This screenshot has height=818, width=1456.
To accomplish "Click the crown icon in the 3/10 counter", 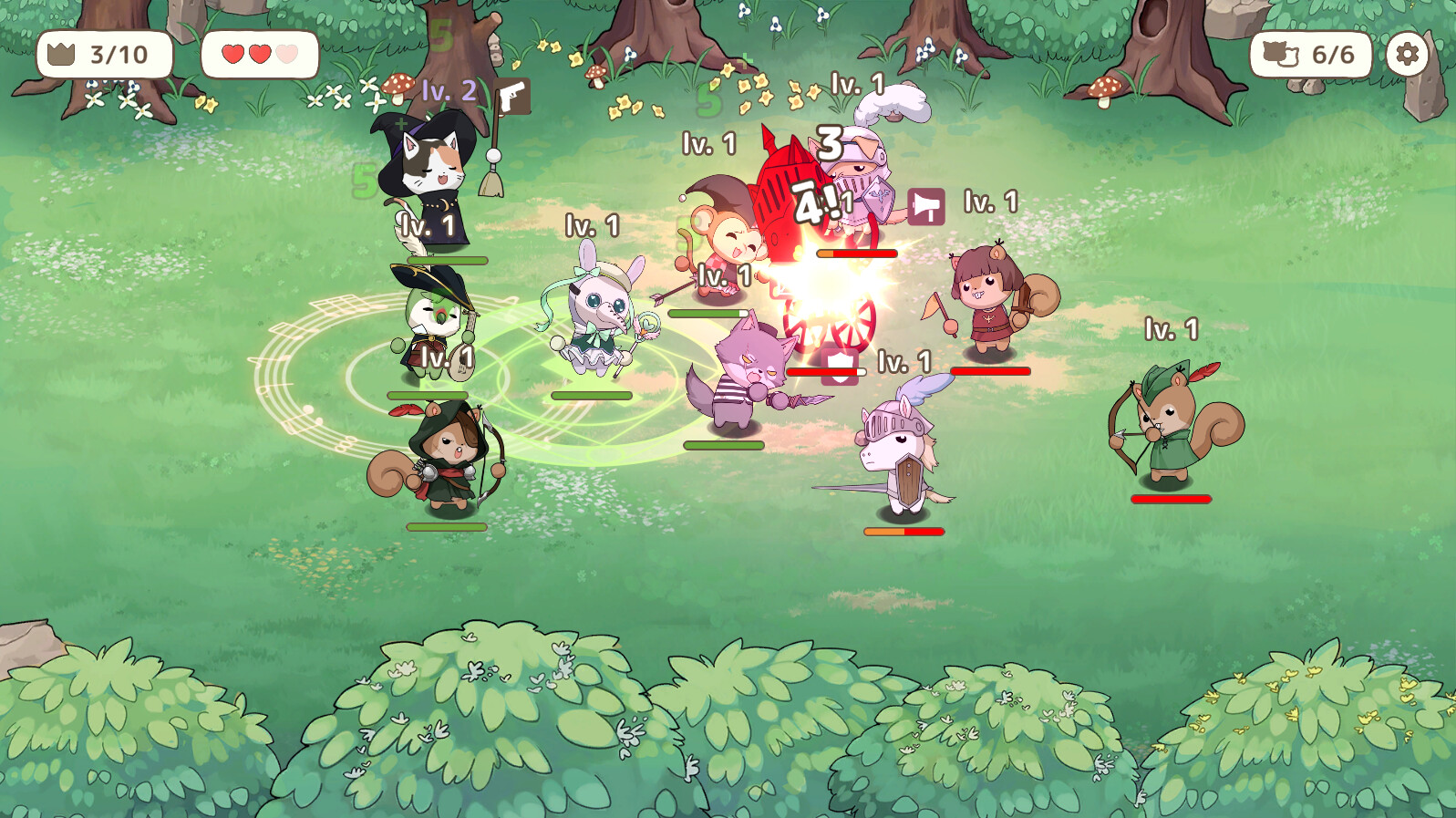I will tap(61, 55).
